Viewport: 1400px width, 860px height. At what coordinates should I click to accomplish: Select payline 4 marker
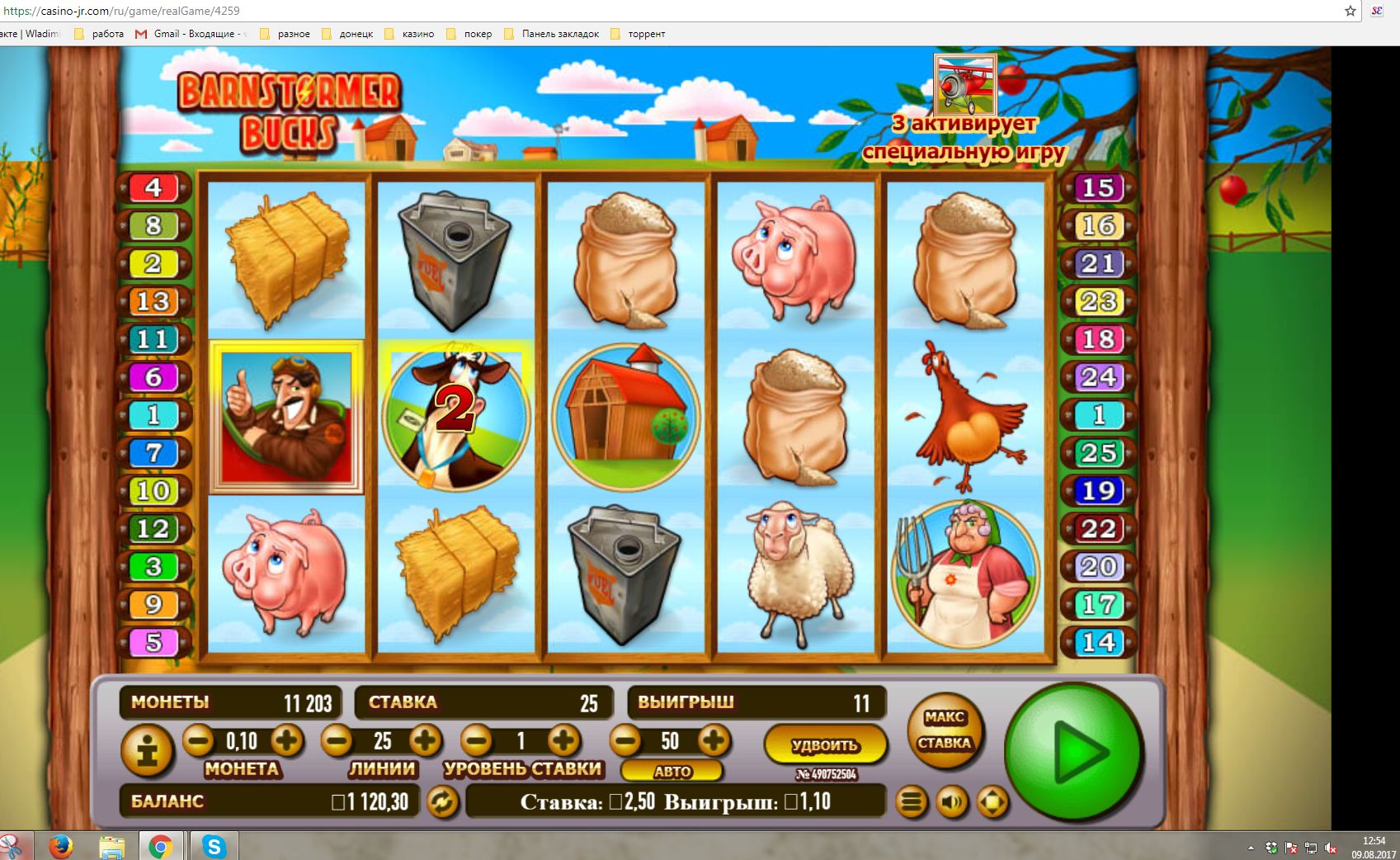pyautogui.click(x=153, y=188)
